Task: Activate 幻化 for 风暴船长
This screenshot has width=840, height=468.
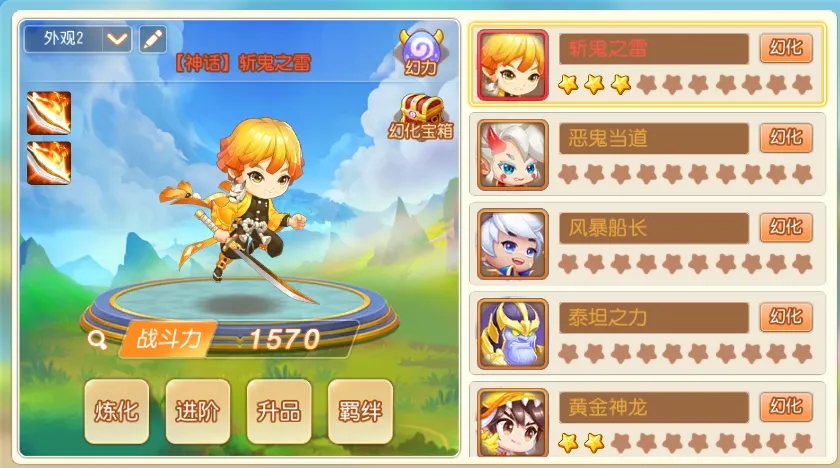Action: click(785, 227)
